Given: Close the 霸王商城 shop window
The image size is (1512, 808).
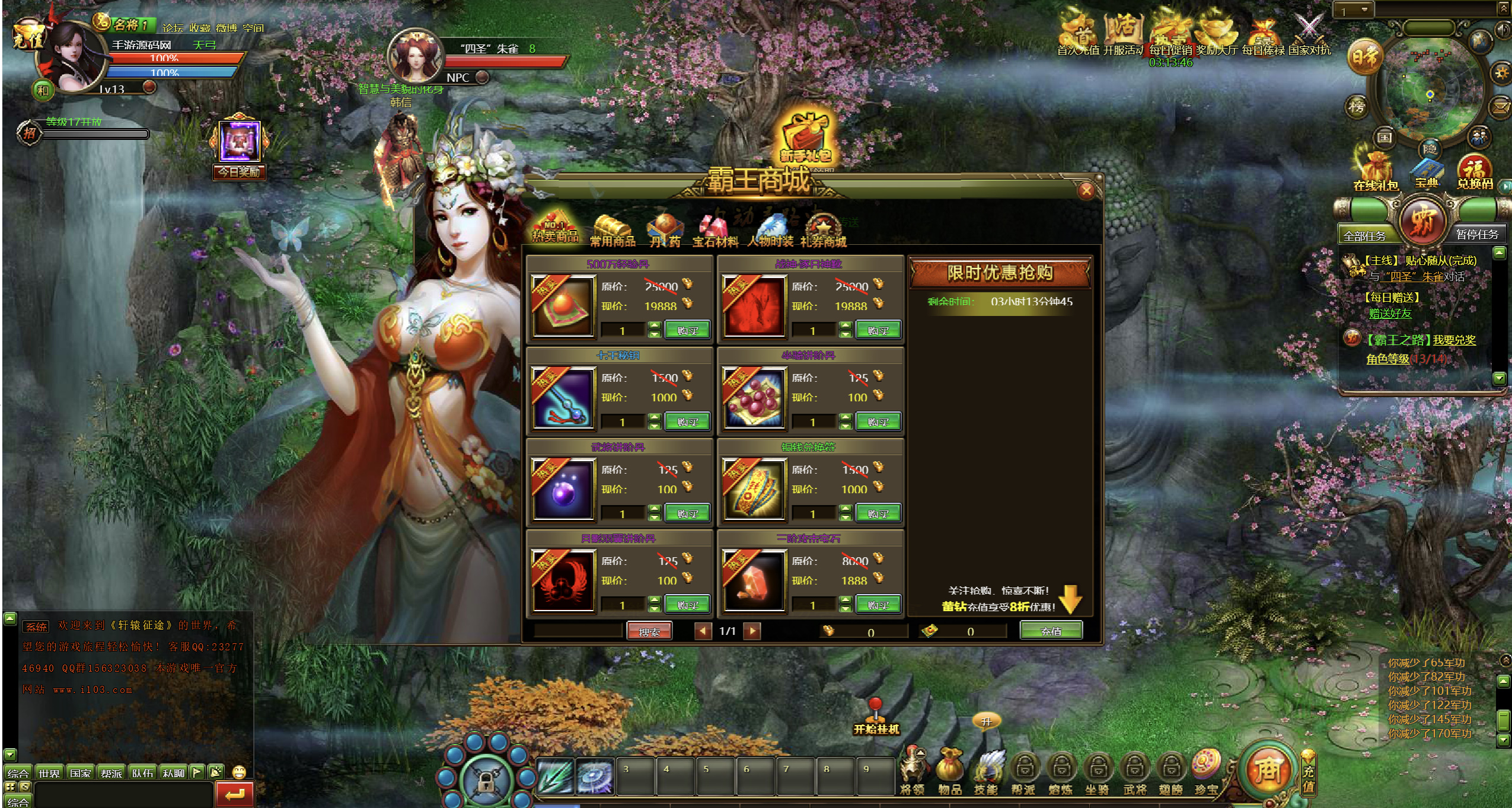Looking at the screenshot, I should coord(1086,191).
